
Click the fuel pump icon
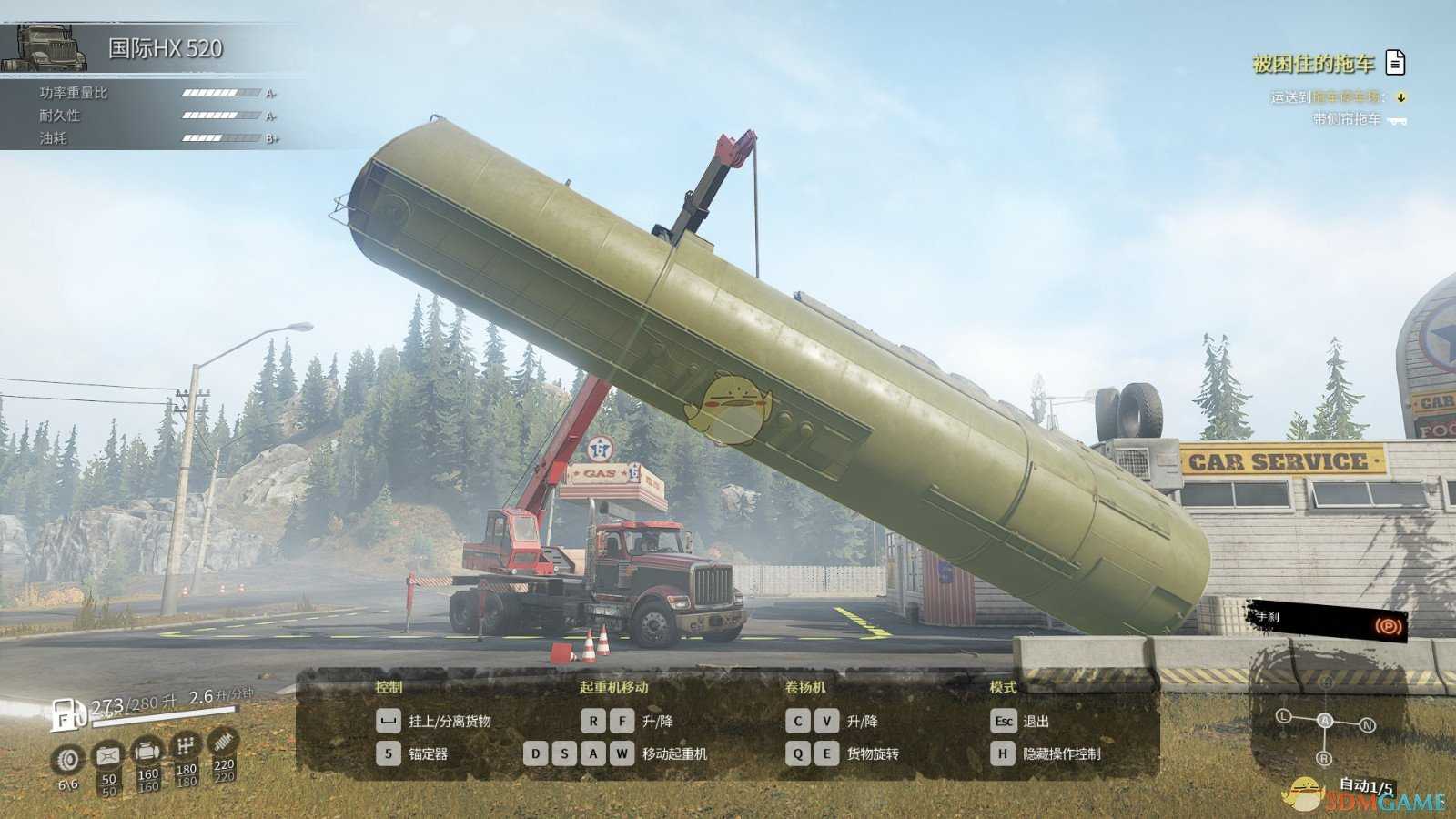pyautogui.click(x=66, y=713)
